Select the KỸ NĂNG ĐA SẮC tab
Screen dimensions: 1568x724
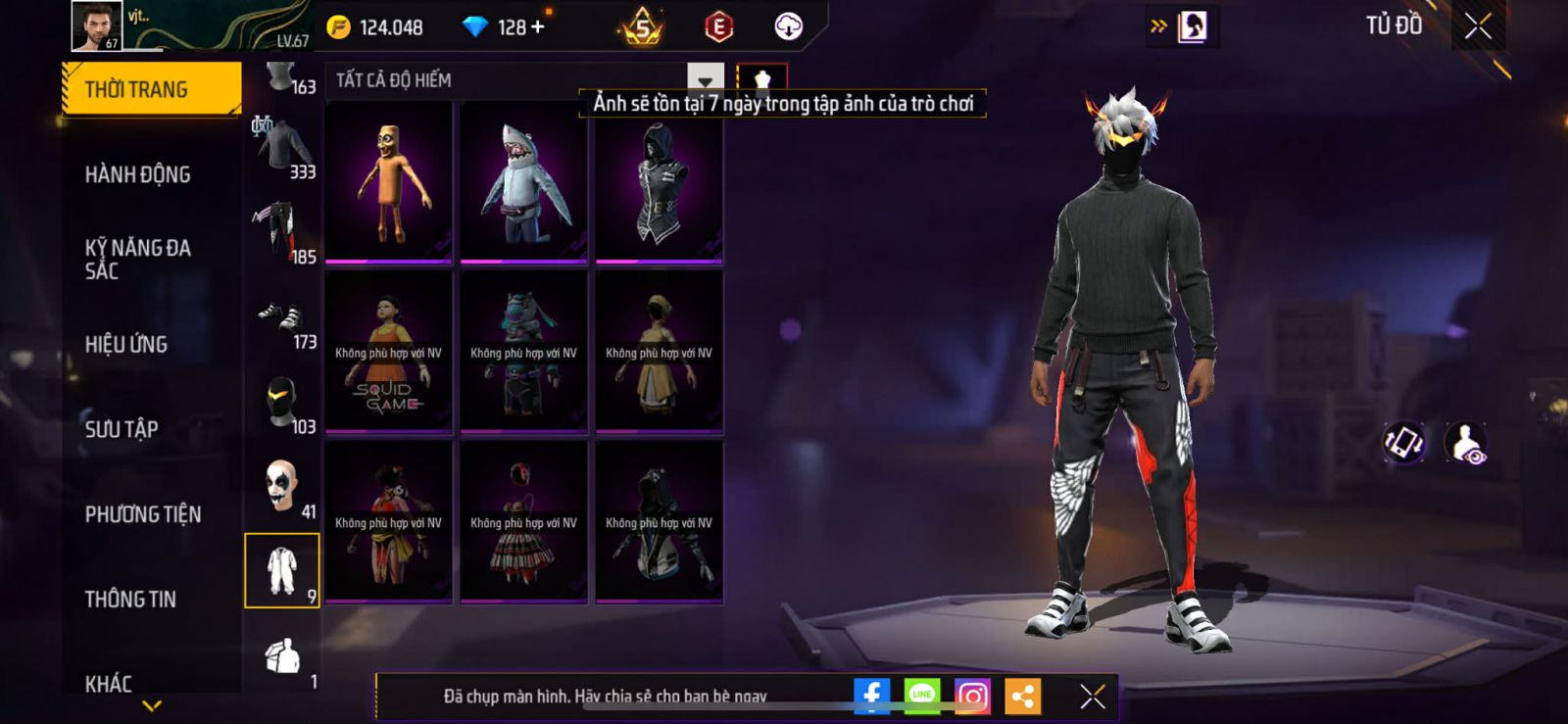point(137,260)
